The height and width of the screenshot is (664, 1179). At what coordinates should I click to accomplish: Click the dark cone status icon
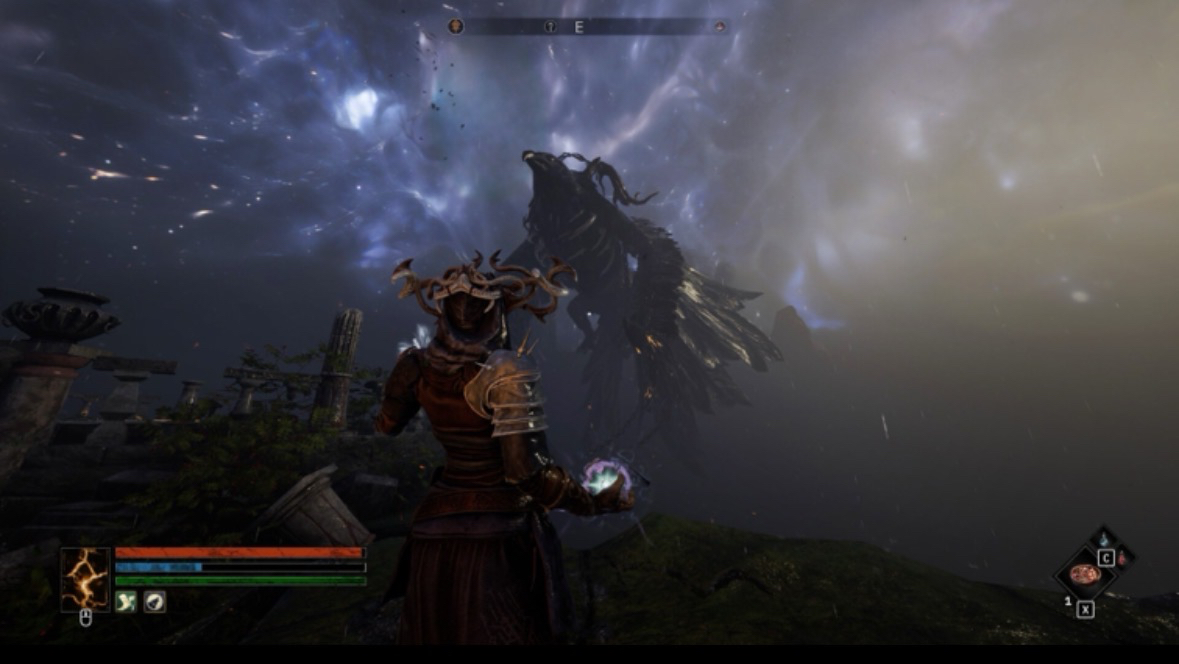click(x=155, y=602)
